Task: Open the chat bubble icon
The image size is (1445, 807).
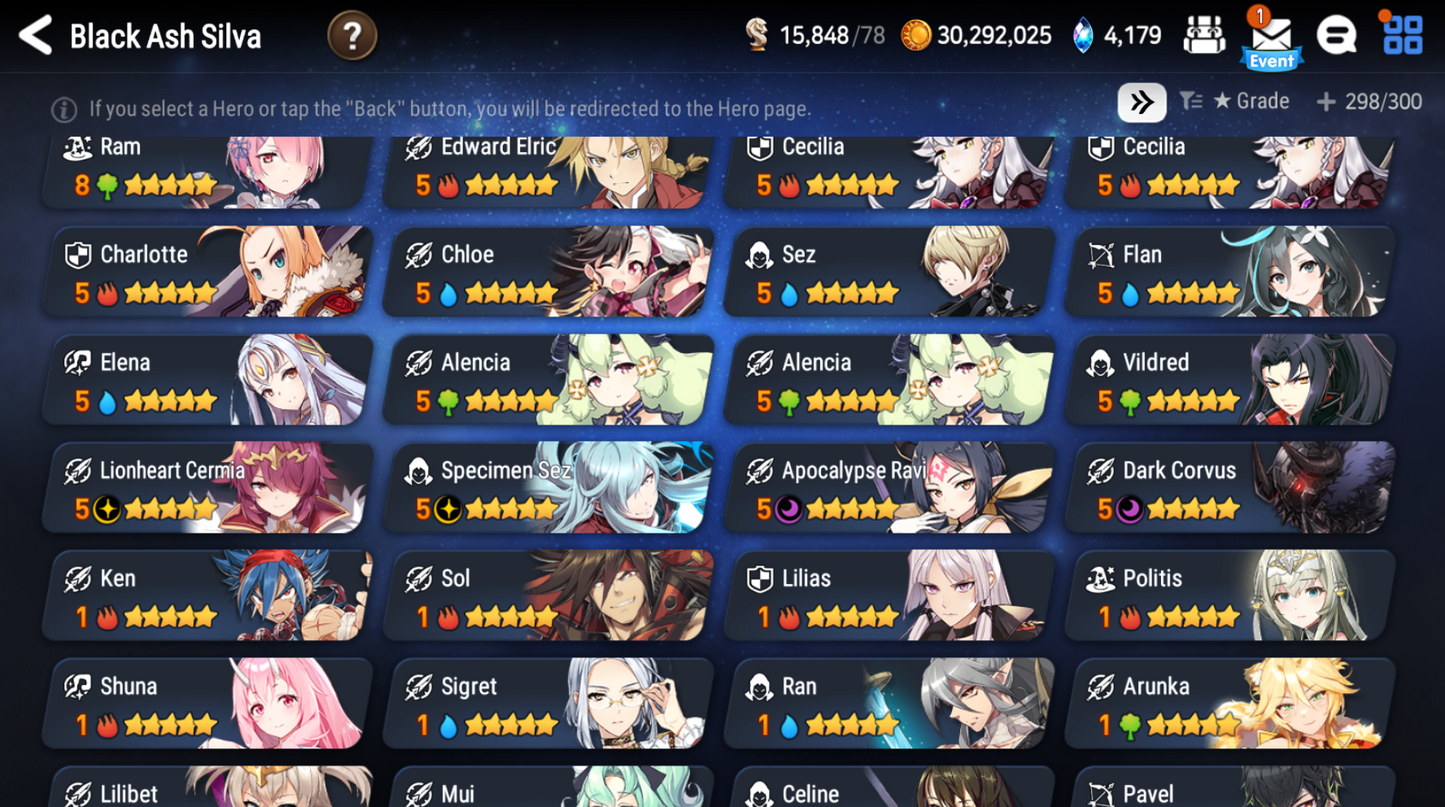Action: tap(1334, 34)
